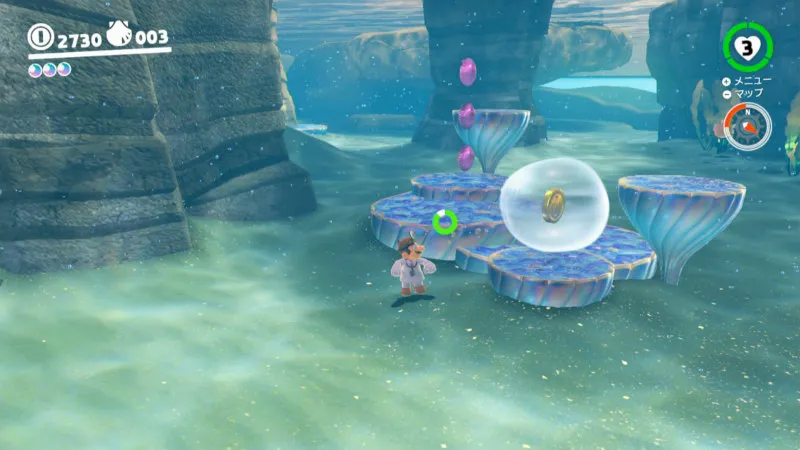
Task: Click the compass in the top-right corner
Action: coord(747,127)
